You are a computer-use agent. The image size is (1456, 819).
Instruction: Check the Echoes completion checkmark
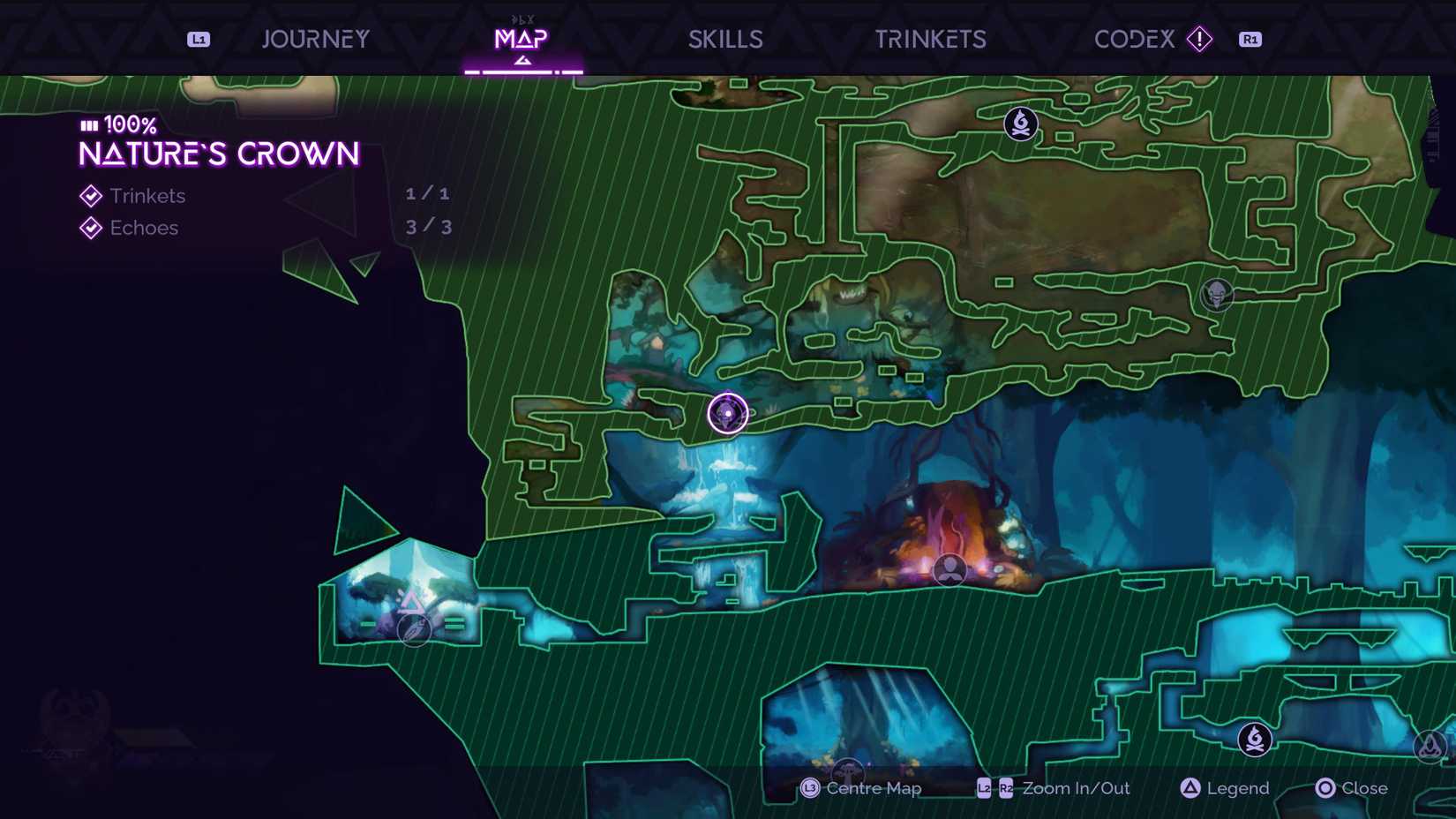pyautogui.click(x=90, y=228)
